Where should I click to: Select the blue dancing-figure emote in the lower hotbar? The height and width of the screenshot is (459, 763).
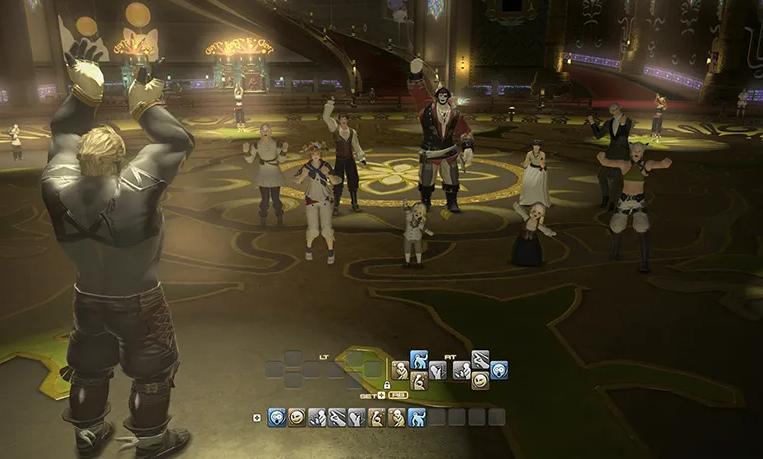click(417, 417)
